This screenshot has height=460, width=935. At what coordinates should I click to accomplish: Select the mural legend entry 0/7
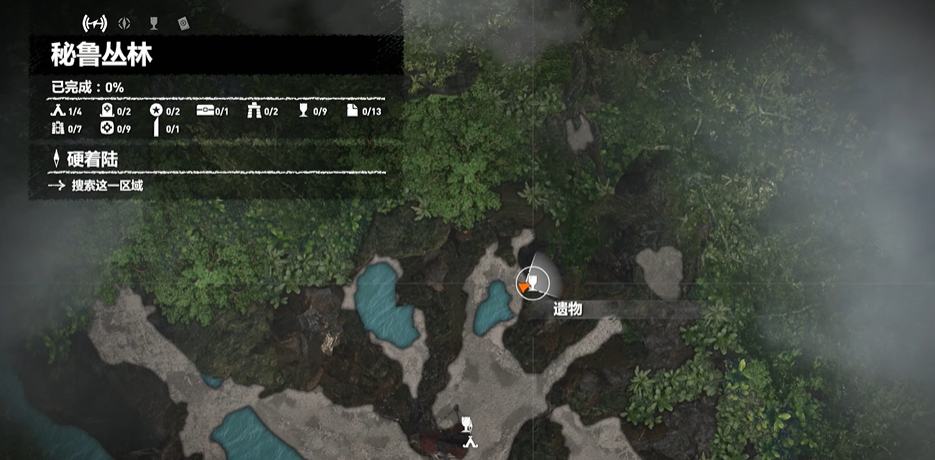click(66, 129)
